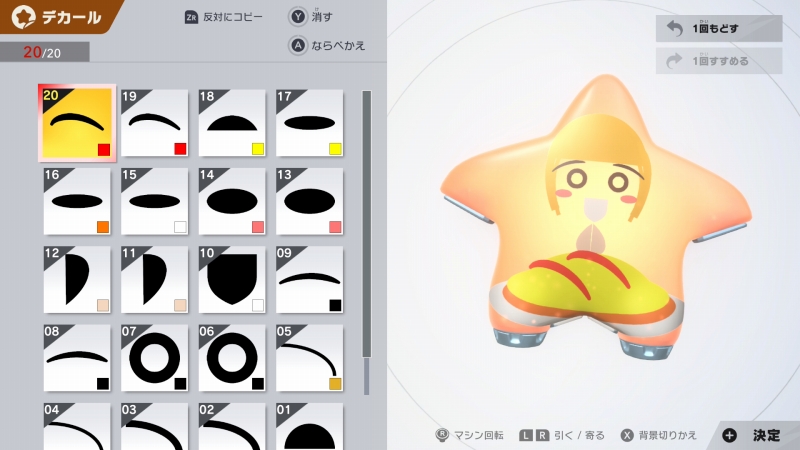Image resolution: width=800 pixels, height=450 pixels.
Task: Confirm the design with 決定
Action: [x=756, y=435]
